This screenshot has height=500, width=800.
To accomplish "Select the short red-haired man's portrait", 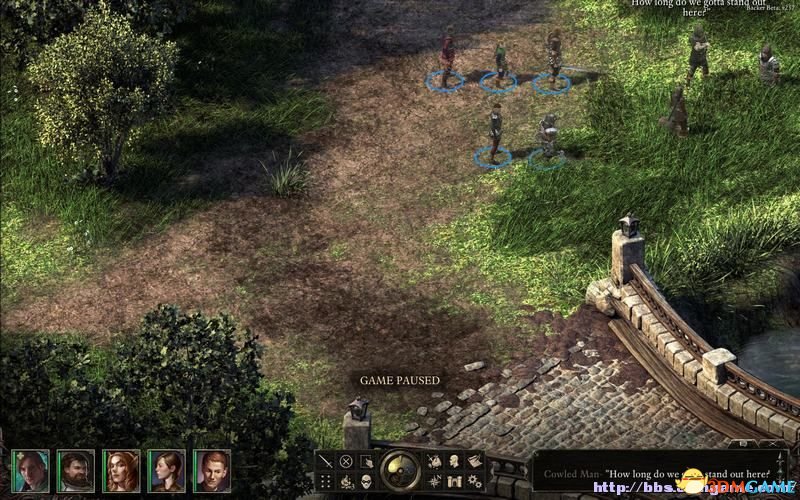I will (212, 470).
